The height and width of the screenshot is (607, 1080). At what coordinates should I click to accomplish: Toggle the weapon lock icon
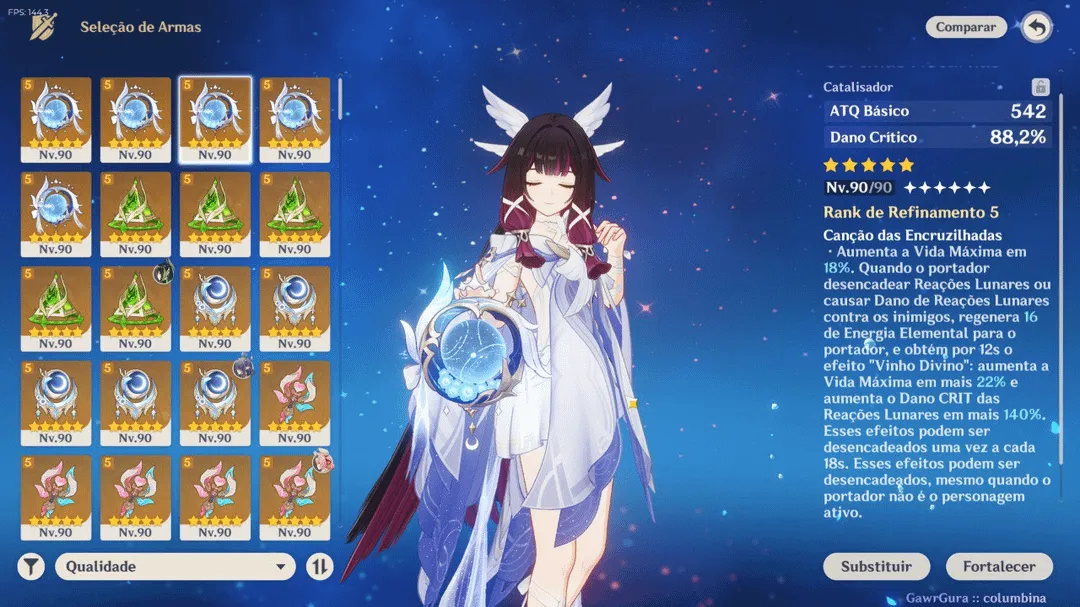(1039, 87)
